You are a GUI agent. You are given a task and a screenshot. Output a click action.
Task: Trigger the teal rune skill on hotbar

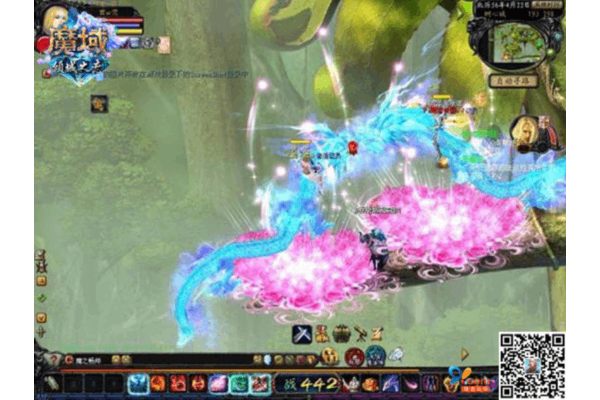tap(239, 383)
